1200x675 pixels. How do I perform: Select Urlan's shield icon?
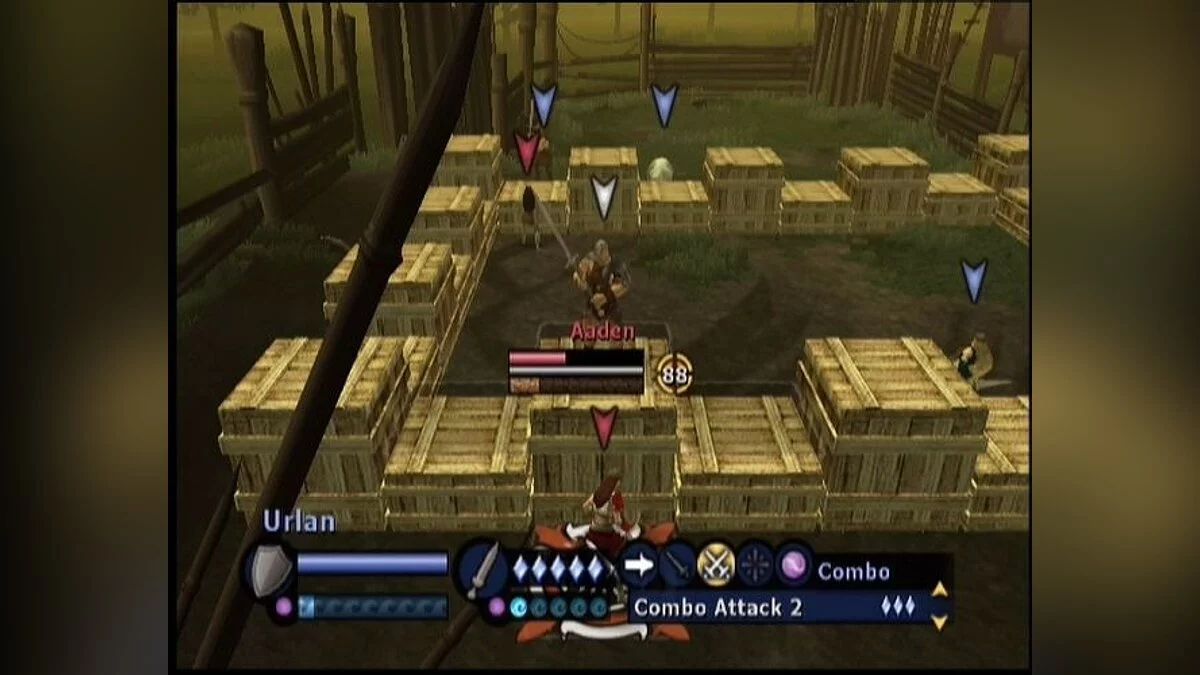pos(271,570)
